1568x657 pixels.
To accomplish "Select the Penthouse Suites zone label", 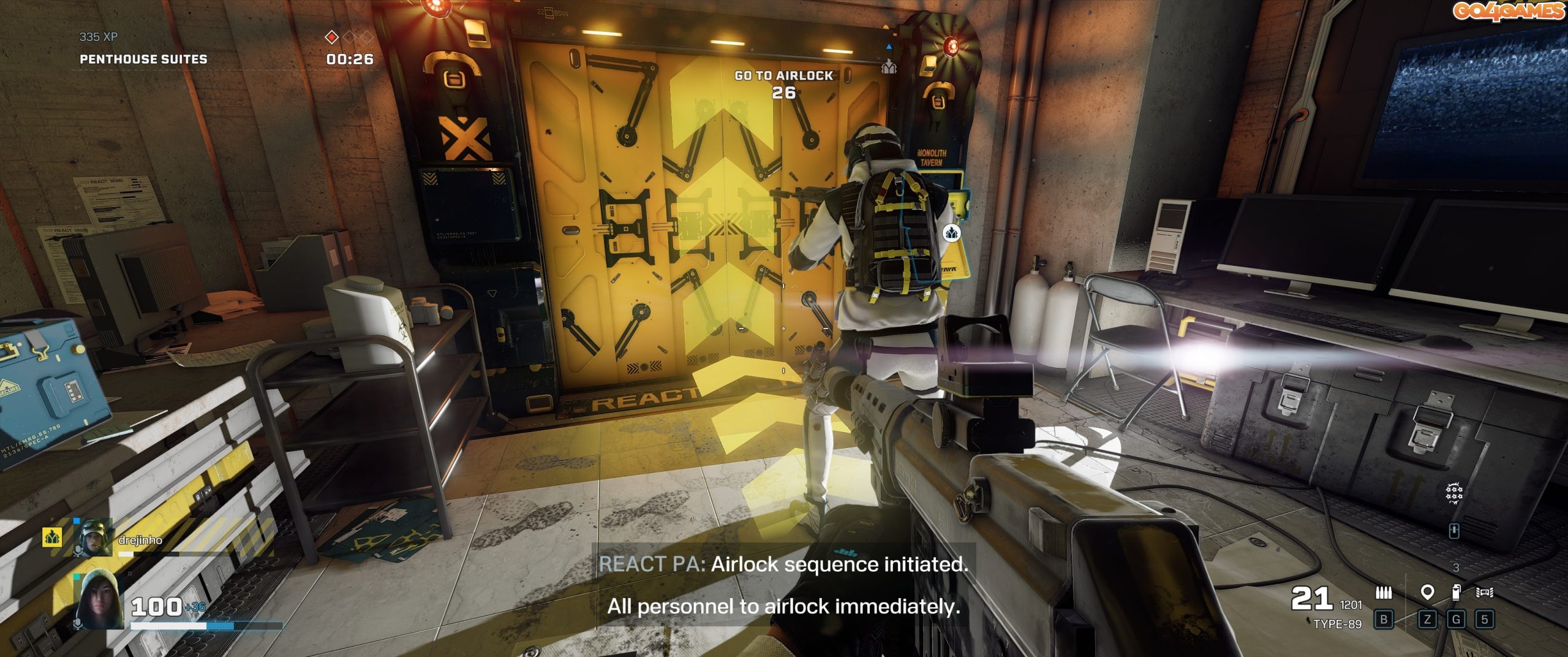I will [143, 59].
